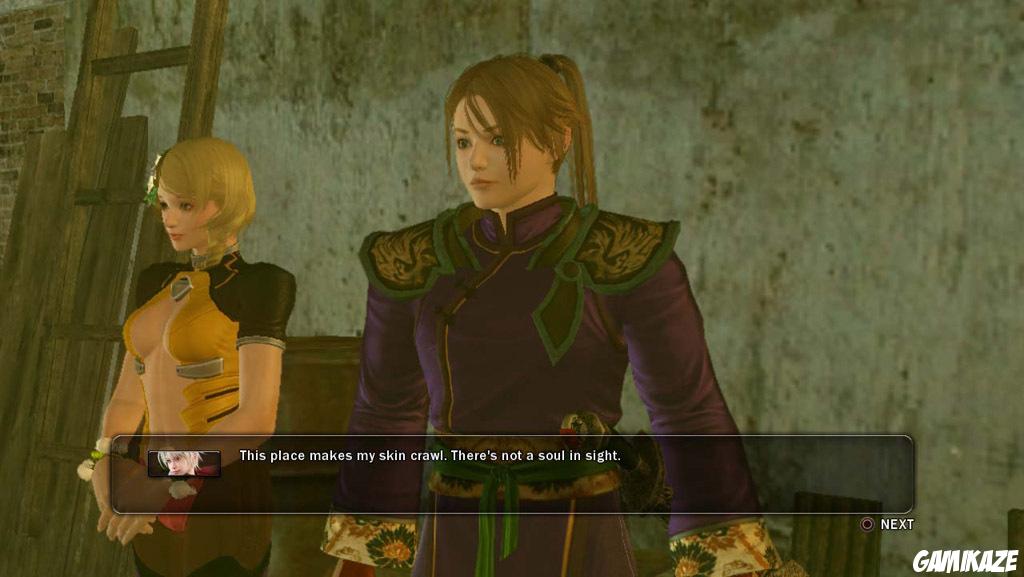Screen dimensions: 1024x577
Task: Select the speaker portrait in the dialogue box
Action: tap(184, 462)
